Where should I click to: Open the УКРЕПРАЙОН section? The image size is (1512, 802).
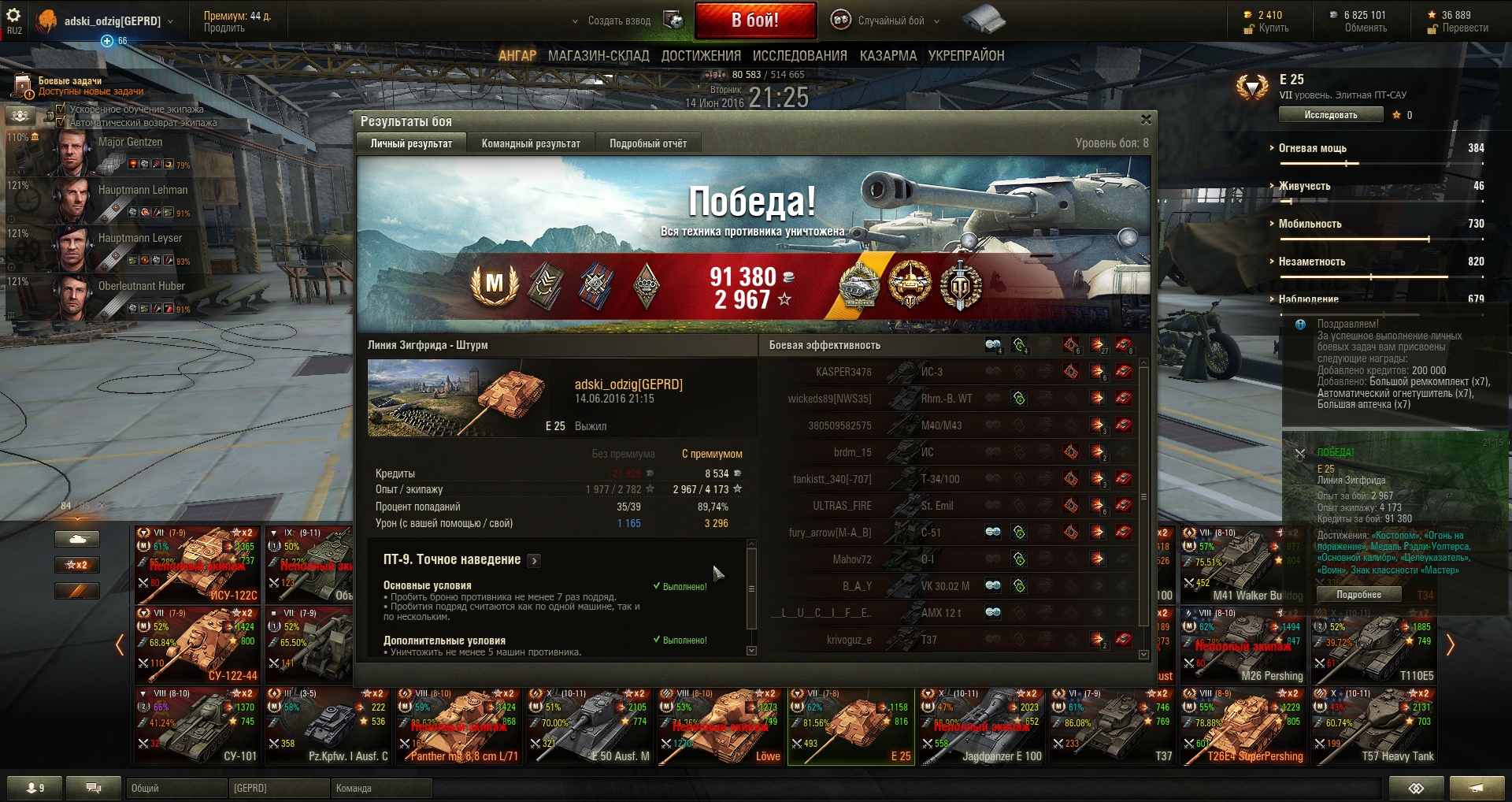point(965,56)
